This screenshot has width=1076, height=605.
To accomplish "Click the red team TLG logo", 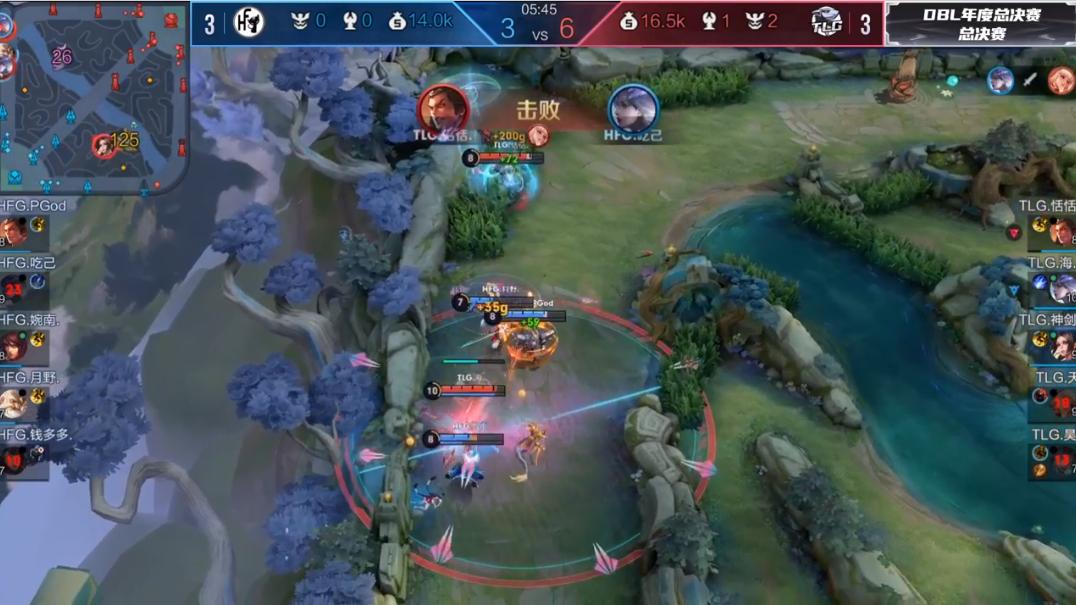I will 826,22.
